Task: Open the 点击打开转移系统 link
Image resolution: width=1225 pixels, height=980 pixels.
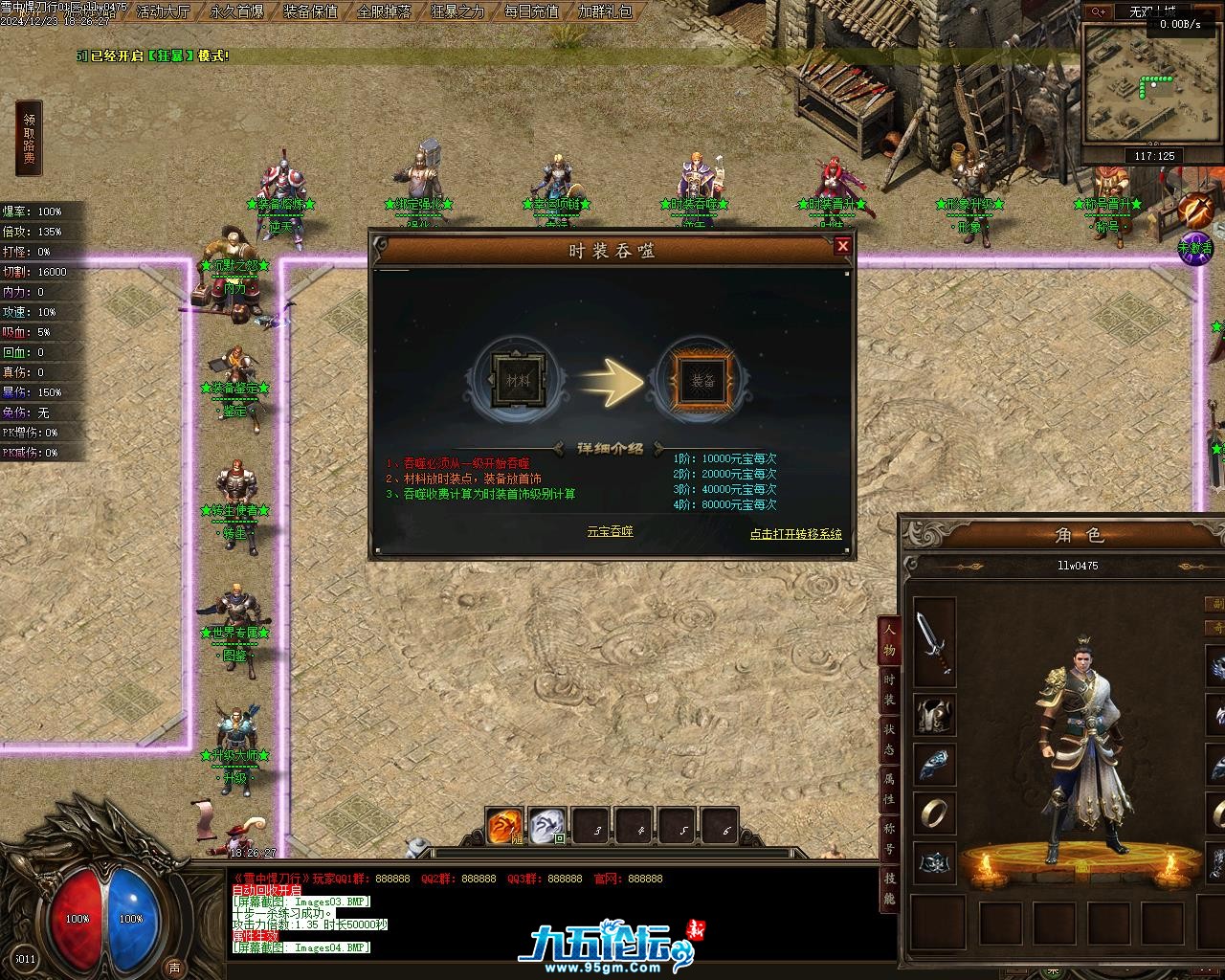Action: pyautogui.click(x=795, y=534)
